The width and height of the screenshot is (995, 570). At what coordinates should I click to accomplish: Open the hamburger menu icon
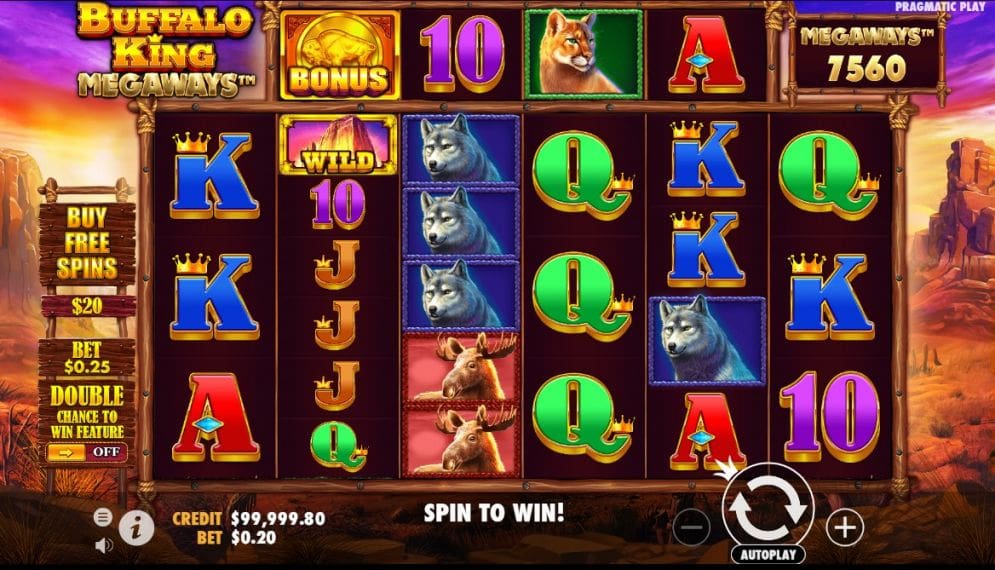103,517
